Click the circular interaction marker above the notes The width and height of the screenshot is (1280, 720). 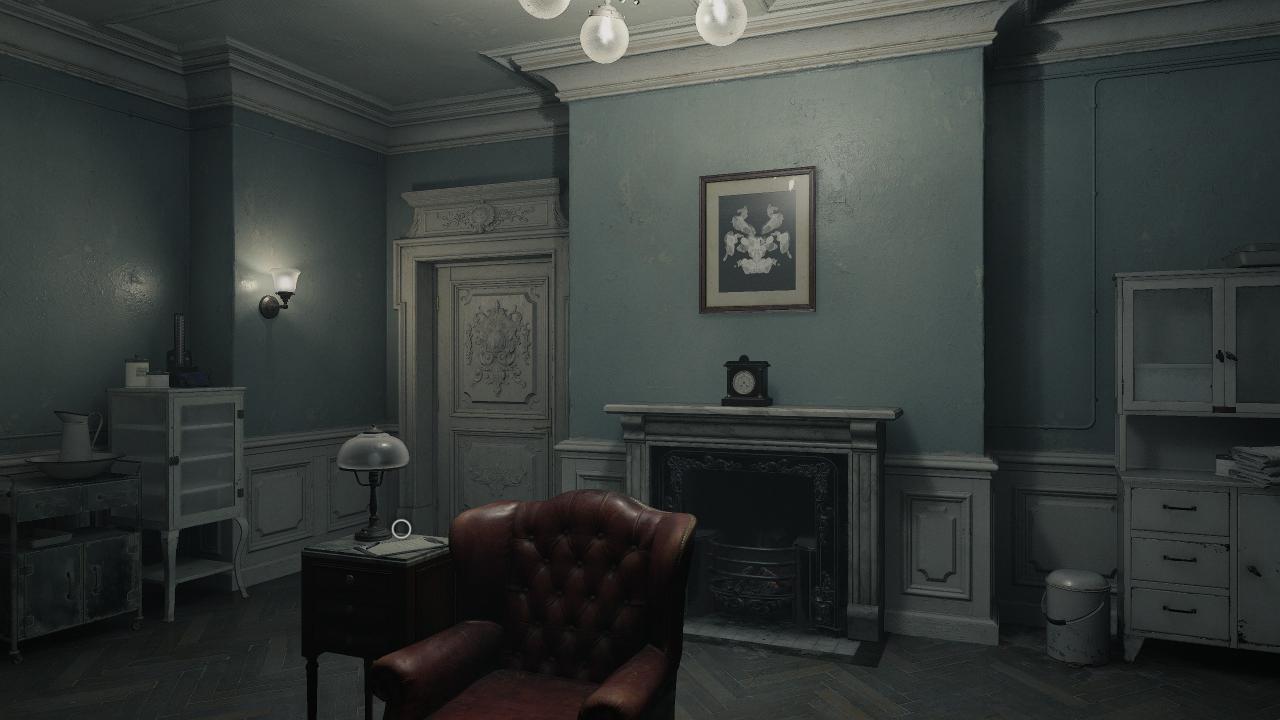pos(401,528)
